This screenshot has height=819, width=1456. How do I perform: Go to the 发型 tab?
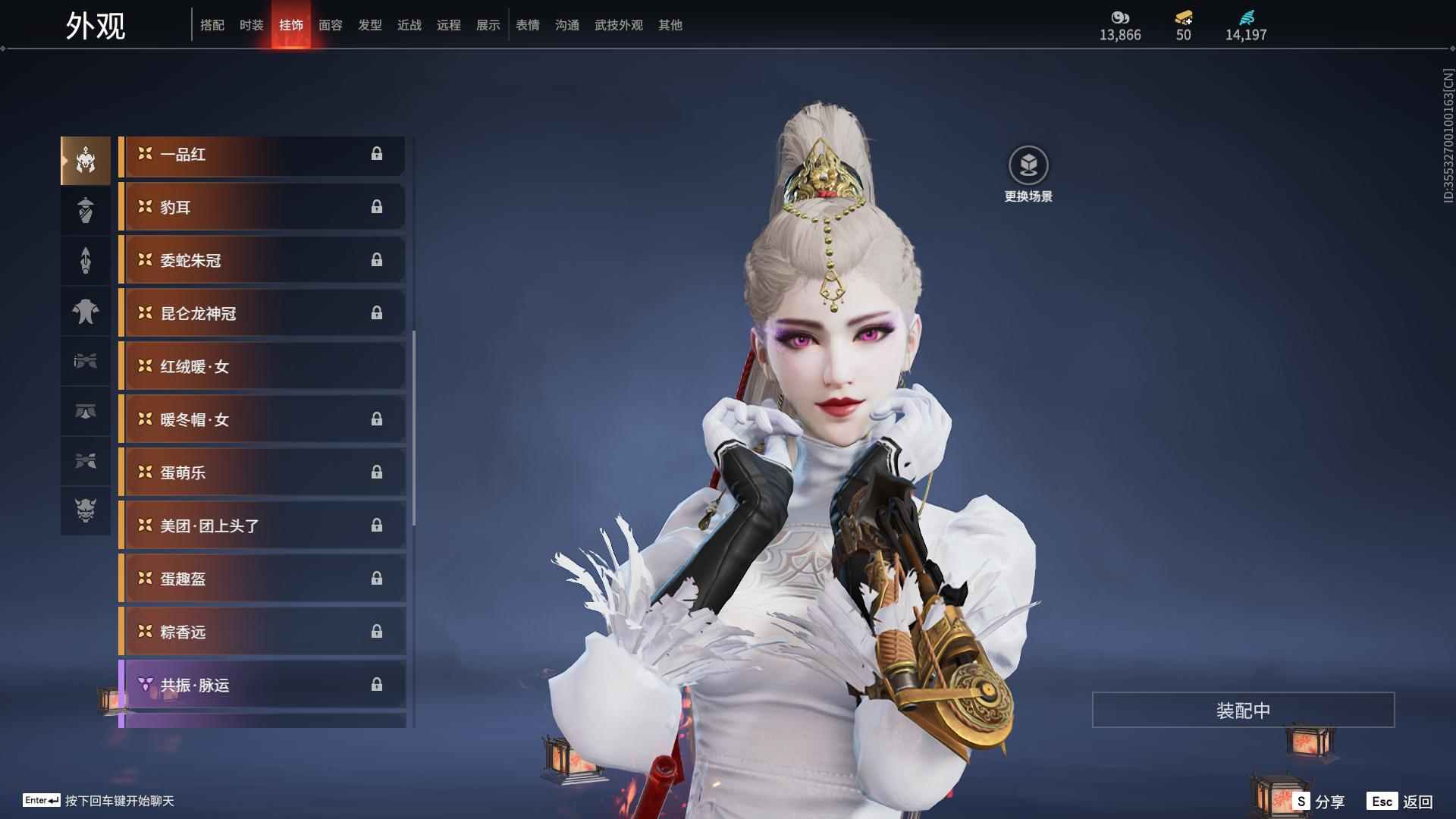369,25
